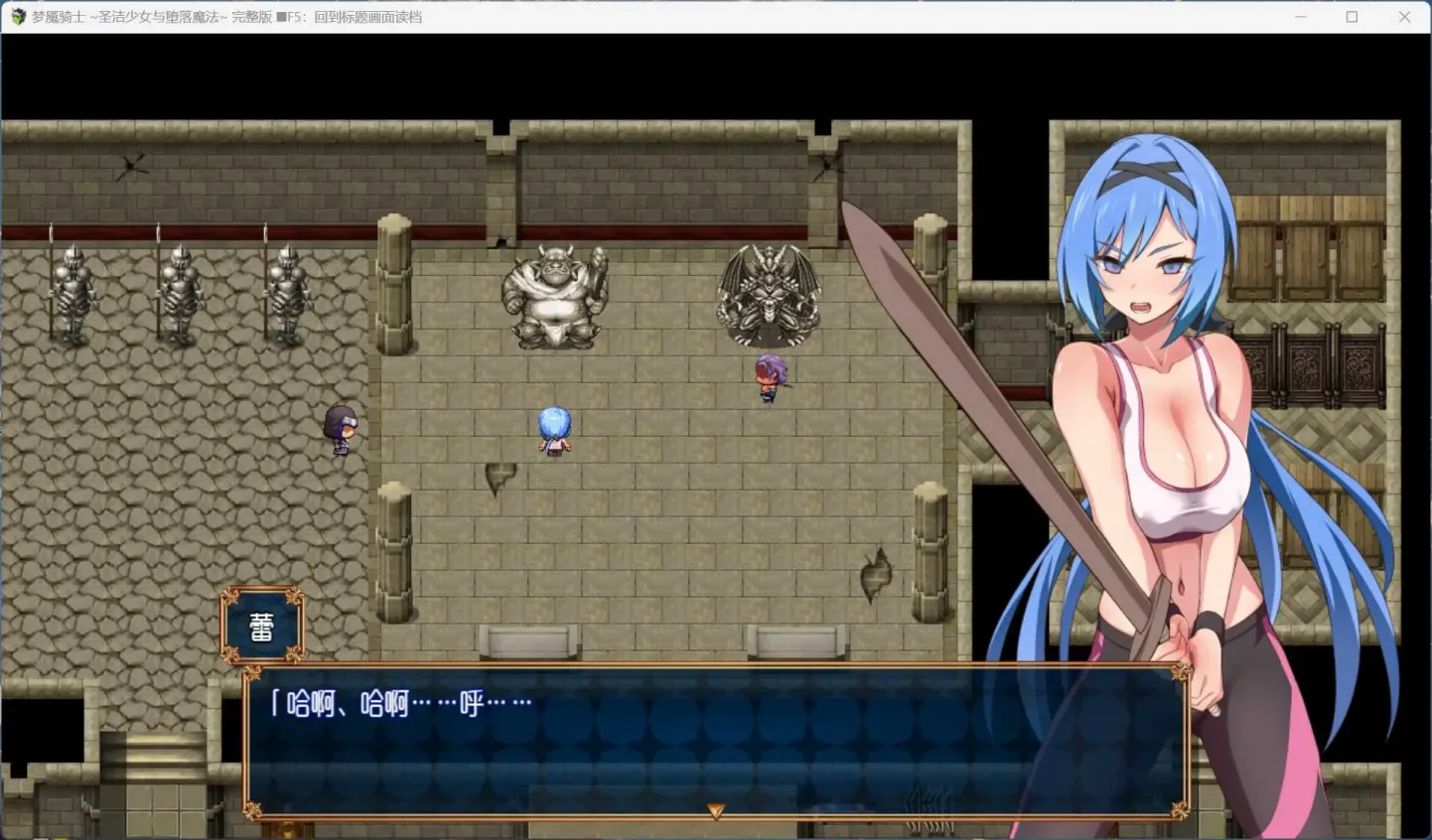Click the name plate showing 蕾
Image resolution: width=1432 pixels, height=840 pixels.
259,624
